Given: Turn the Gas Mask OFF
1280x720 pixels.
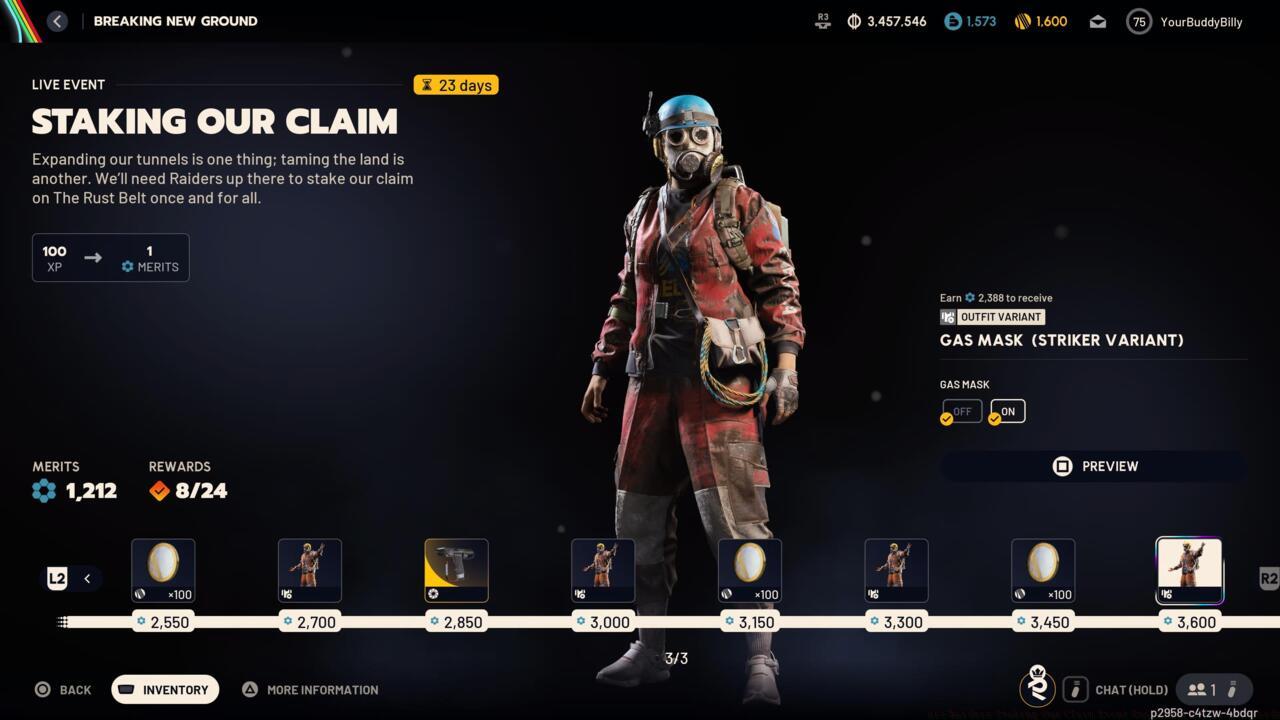Looking at the screenshot, I should (x=960, y=410).
